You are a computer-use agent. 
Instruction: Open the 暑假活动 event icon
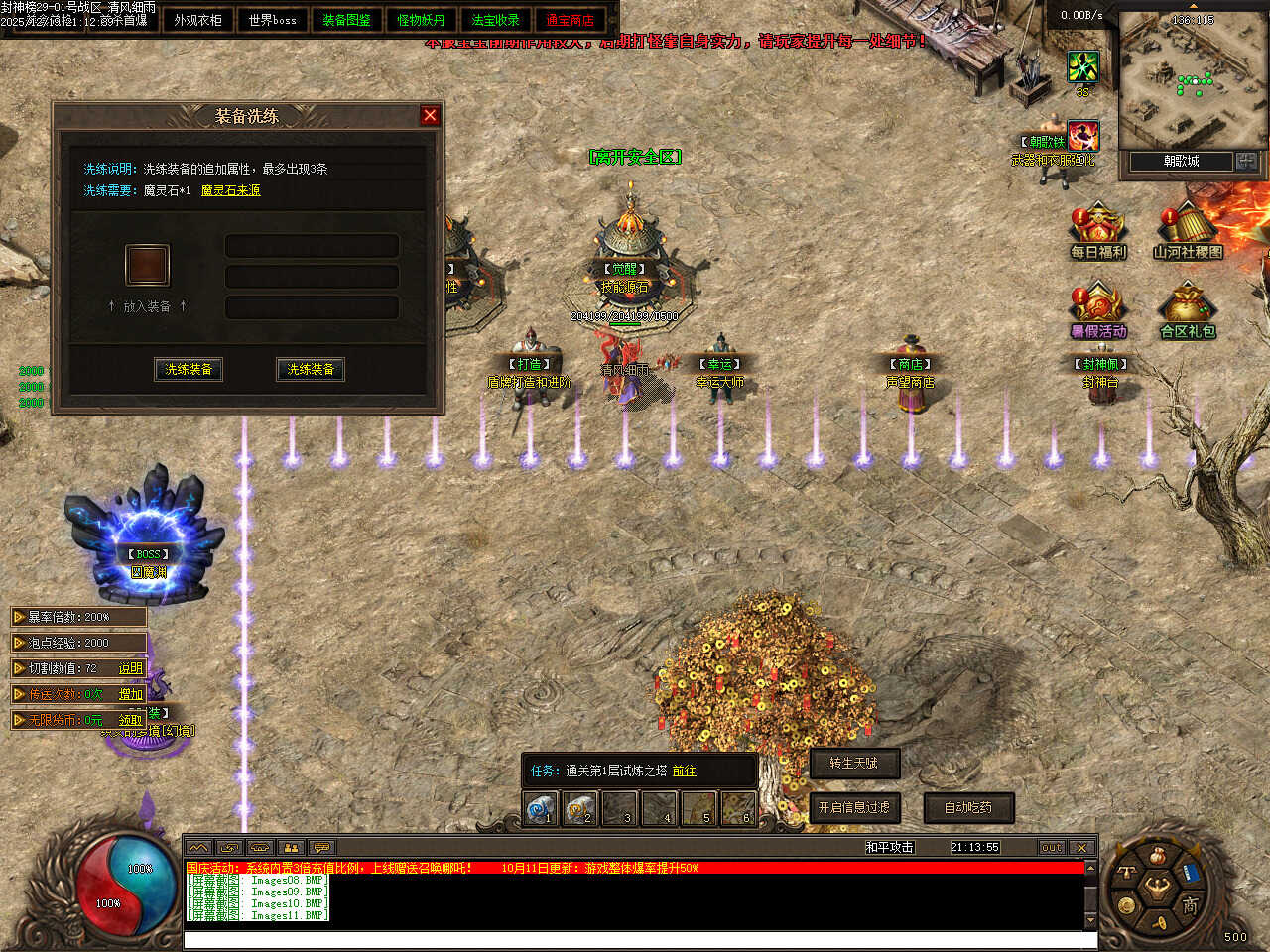point(1097,310)
